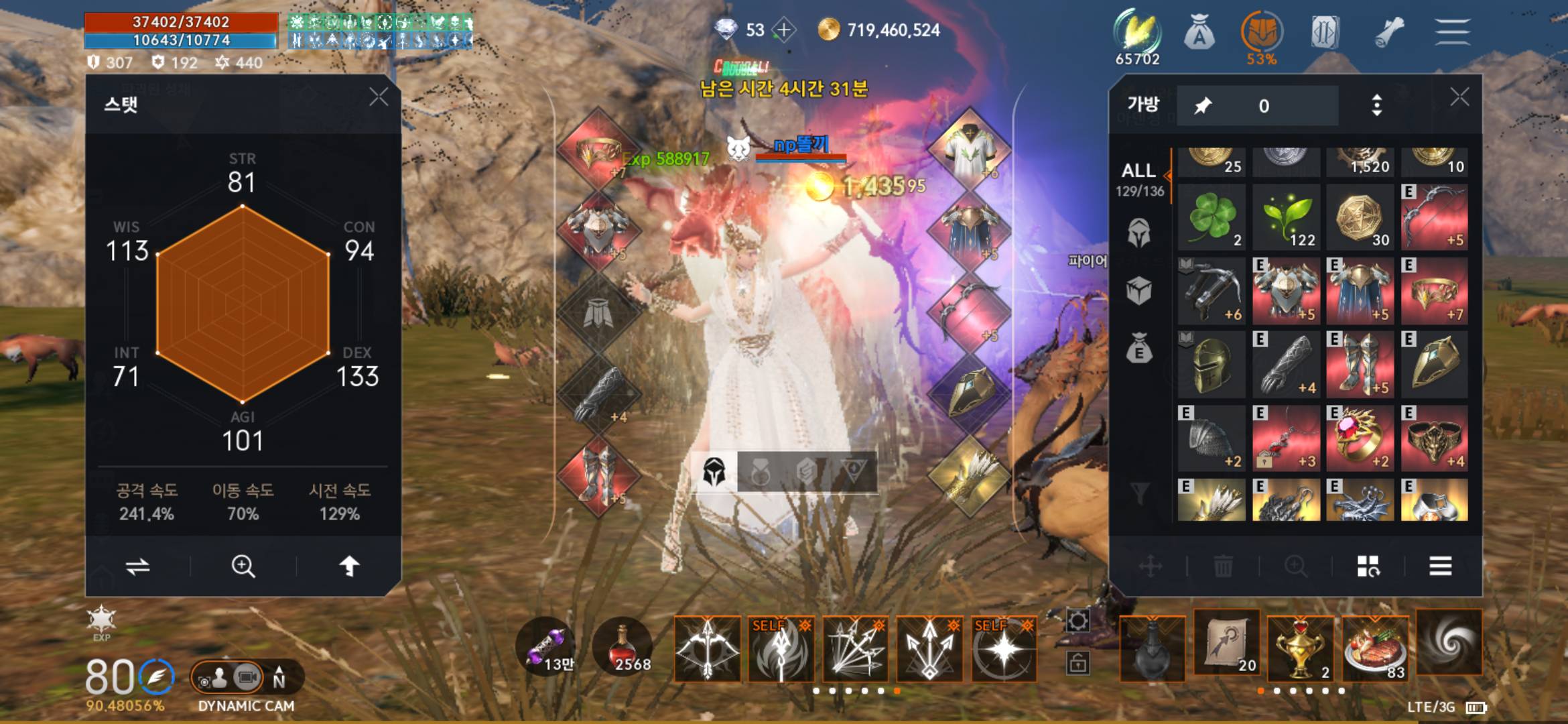This screenshot has width=1568, height=724.
Task: Toggle the Dynamic Cam camera mode
Action: 247,678
